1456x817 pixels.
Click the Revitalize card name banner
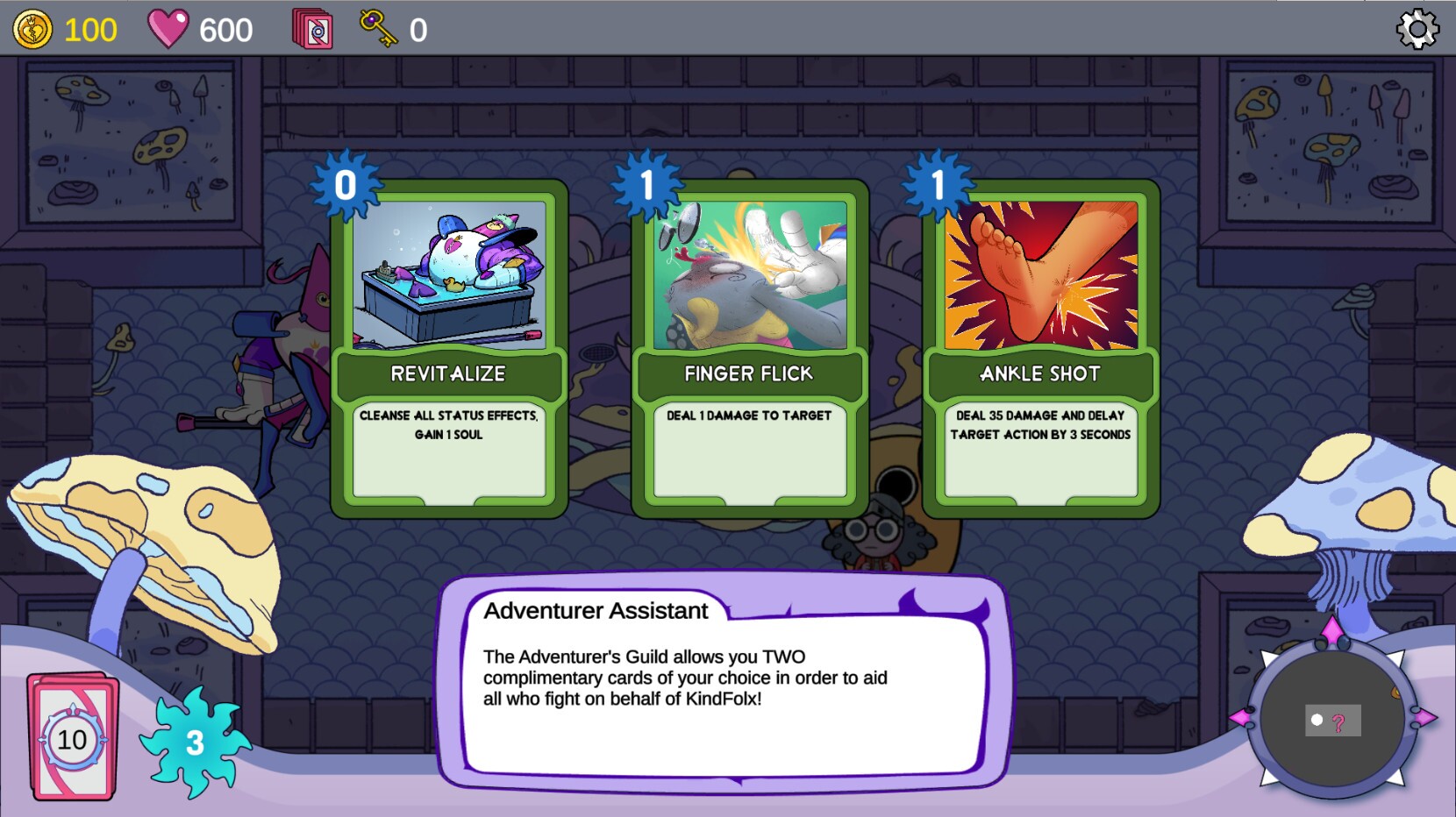click(x=448, y=373)
